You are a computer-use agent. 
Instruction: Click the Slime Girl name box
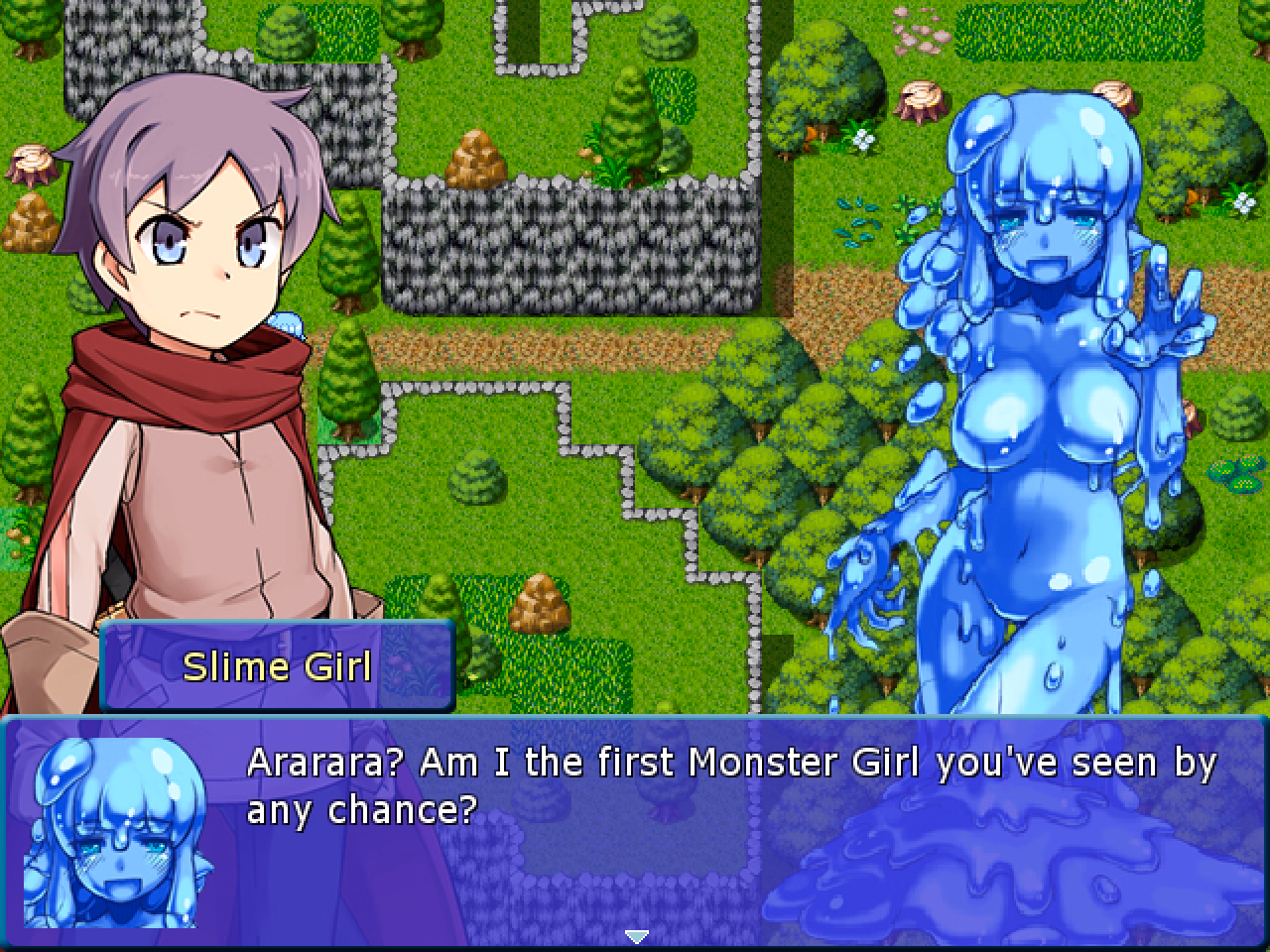[276, 666]
